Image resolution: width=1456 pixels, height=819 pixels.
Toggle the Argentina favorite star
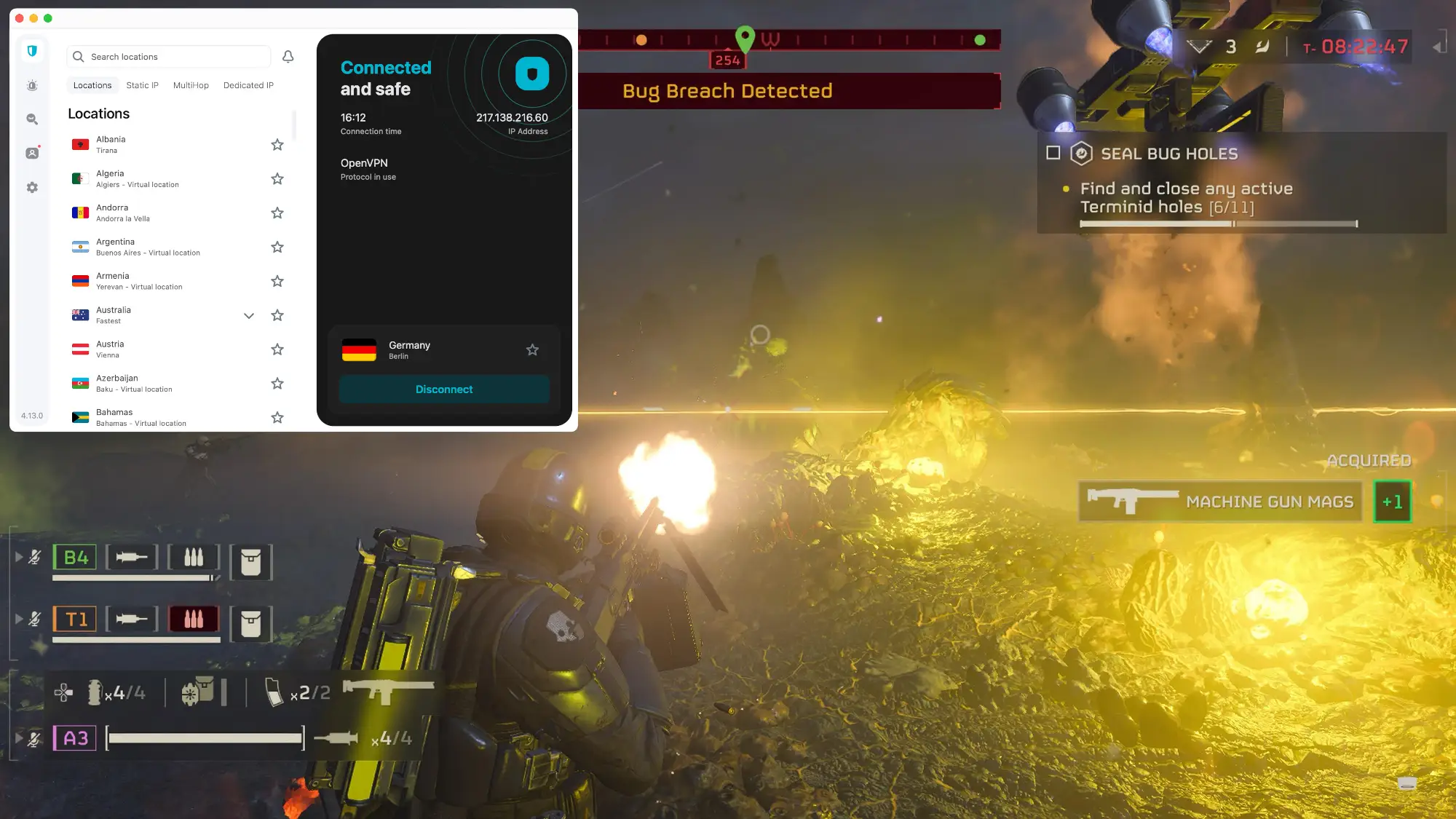(277, 247)
